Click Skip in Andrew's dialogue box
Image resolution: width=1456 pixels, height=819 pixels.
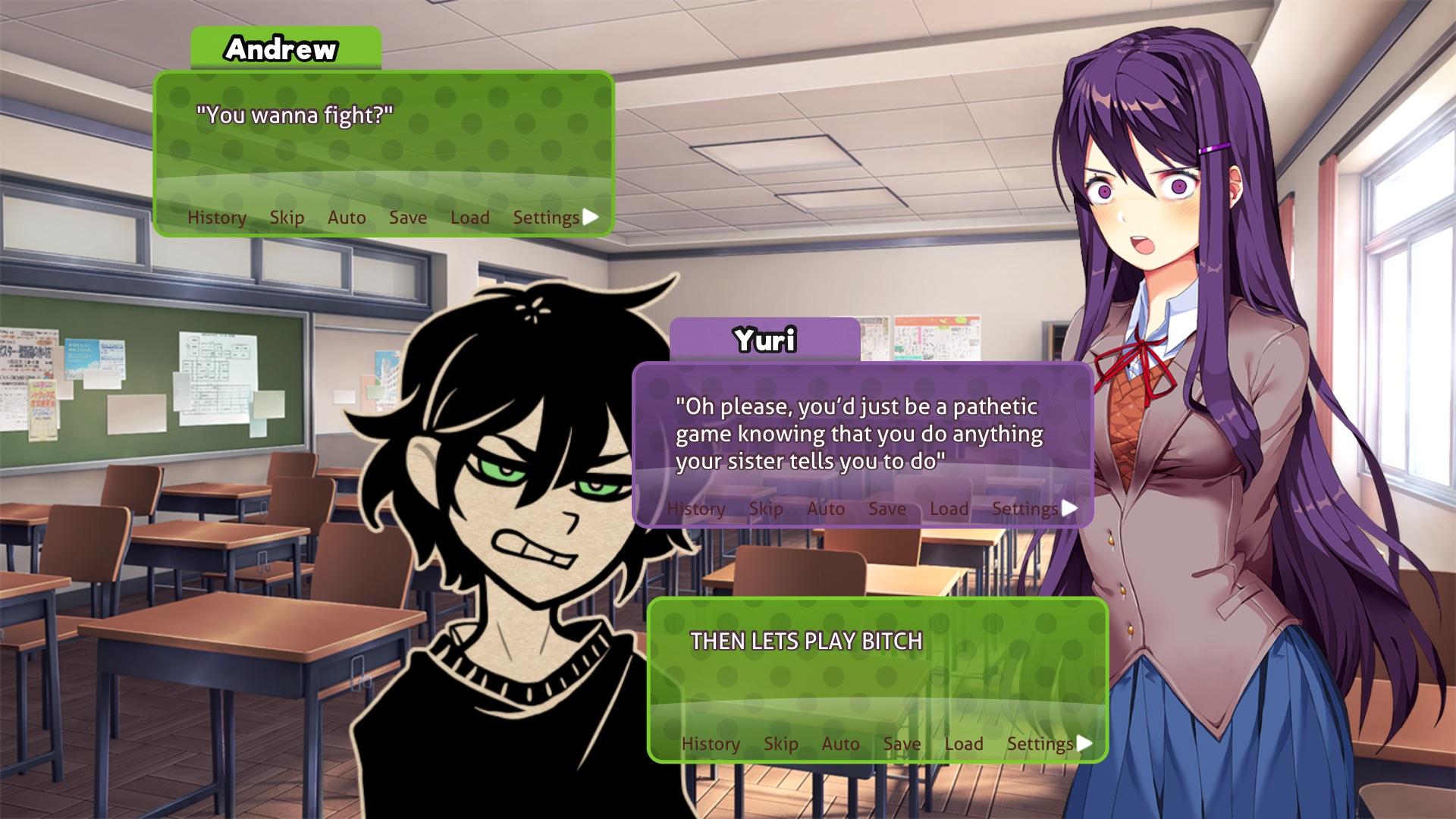[x=287, y=218]
